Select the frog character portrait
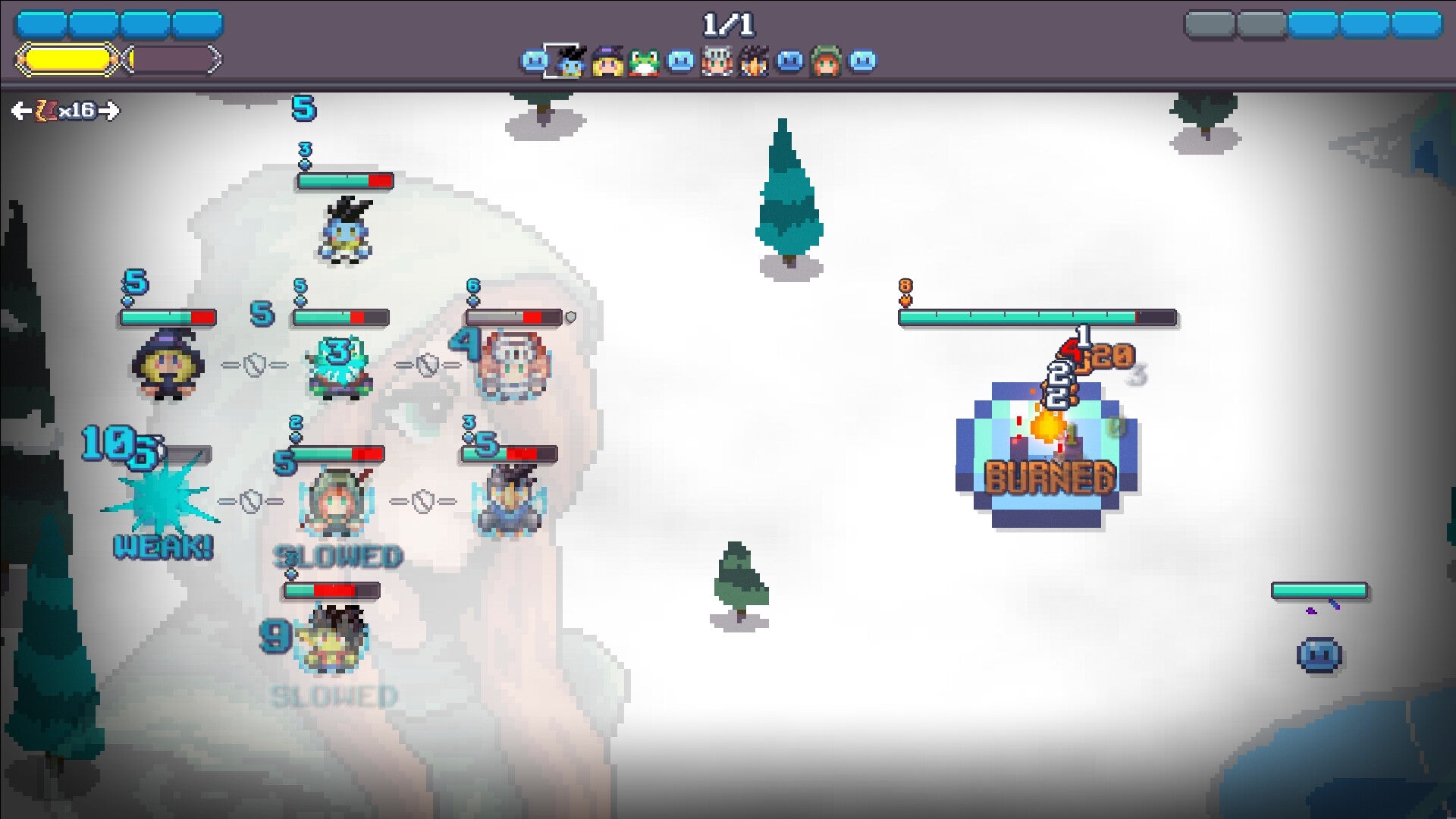The height and width of the screenshot is (819, 1456). point(645,61)
